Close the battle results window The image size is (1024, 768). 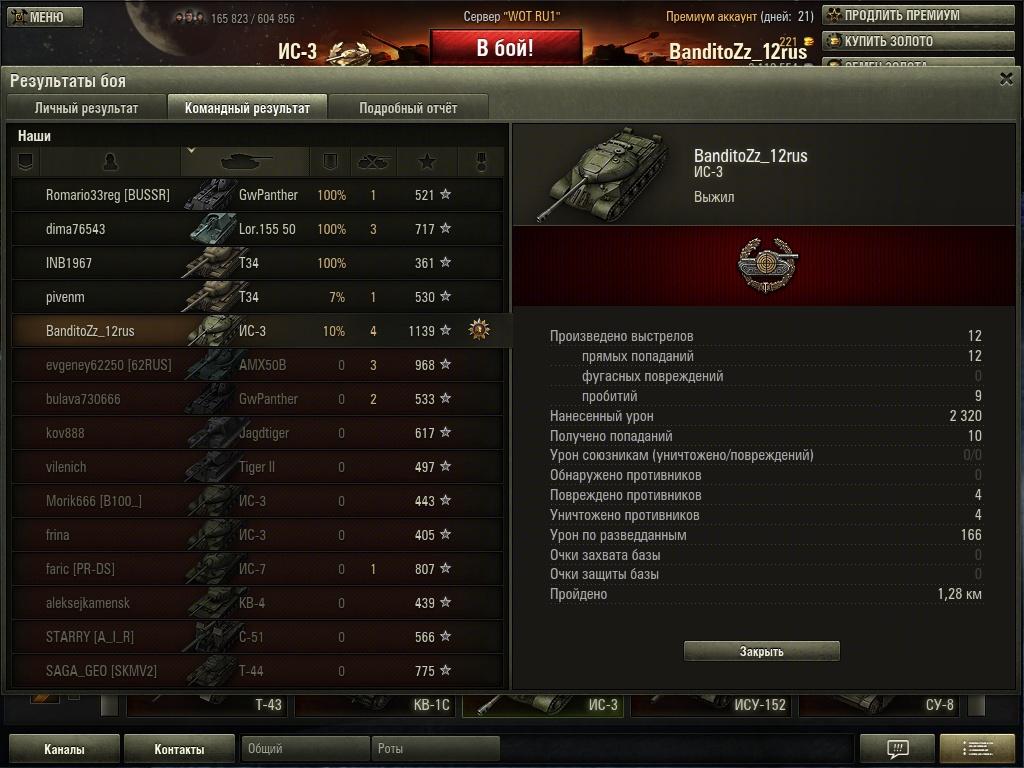tap(1006, 80)
